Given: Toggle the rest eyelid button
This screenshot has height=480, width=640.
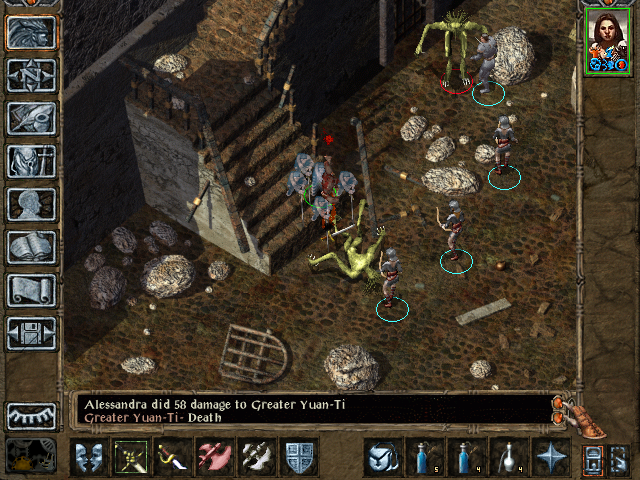Looking at the screenshot, I should click(x=31, y=415).
